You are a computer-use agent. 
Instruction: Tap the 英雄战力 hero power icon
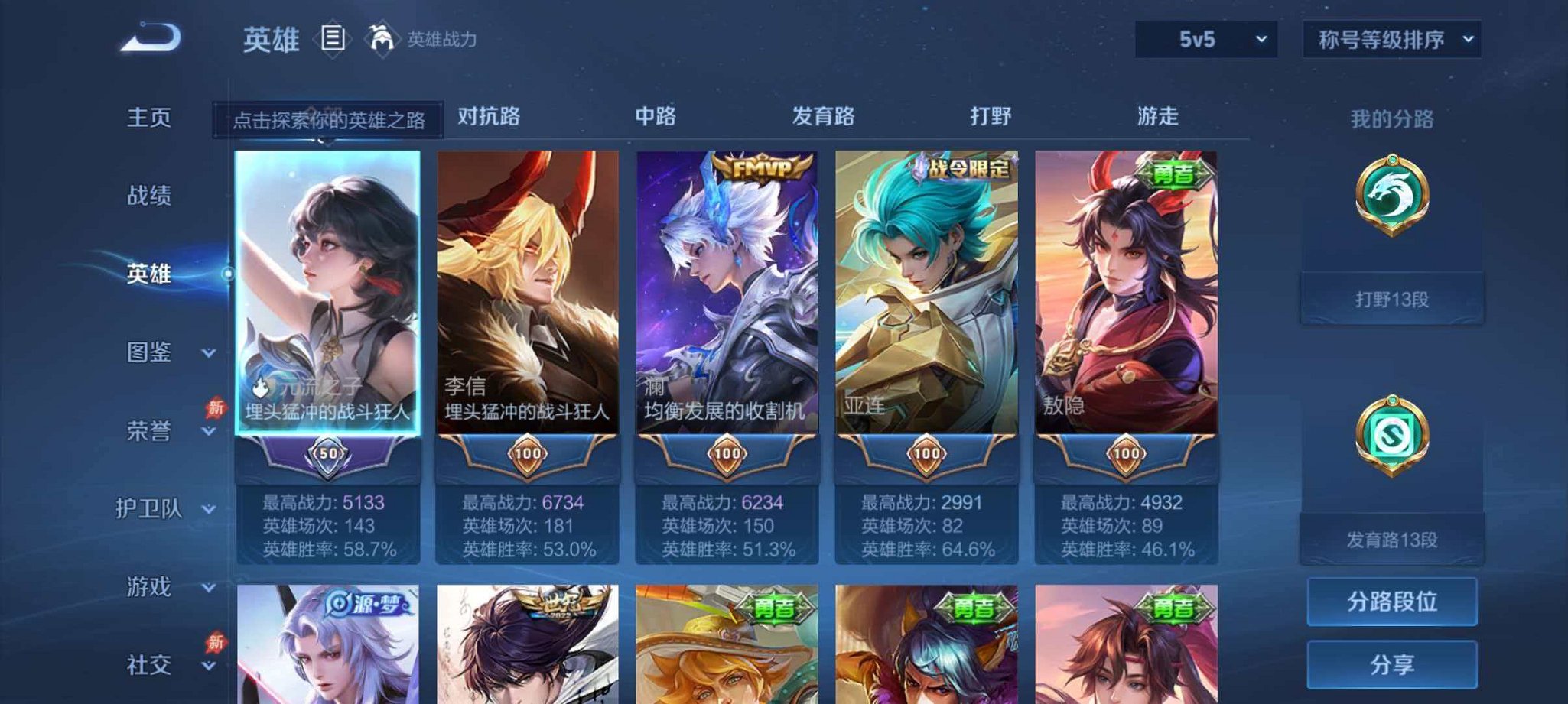(x=382, y=36)
